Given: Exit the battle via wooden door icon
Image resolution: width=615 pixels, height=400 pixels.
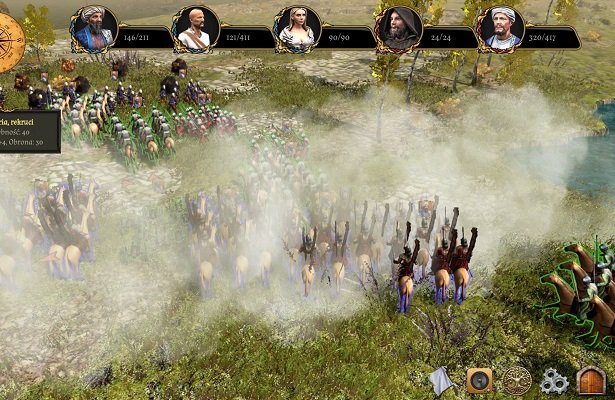Looking at the screenshot, I should [591, 380].
